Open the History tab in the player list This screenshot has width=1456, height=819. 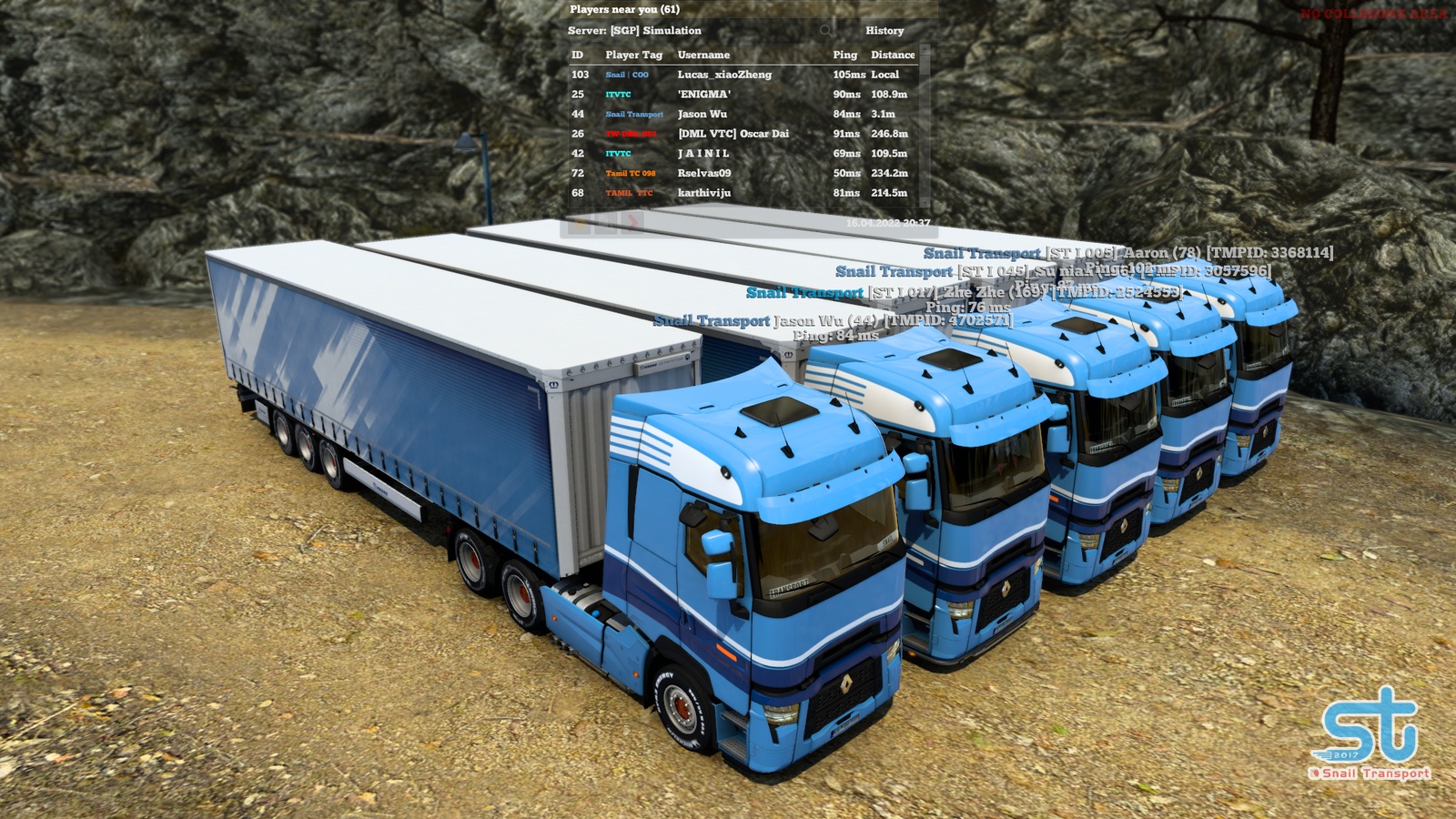click(885, 31)
